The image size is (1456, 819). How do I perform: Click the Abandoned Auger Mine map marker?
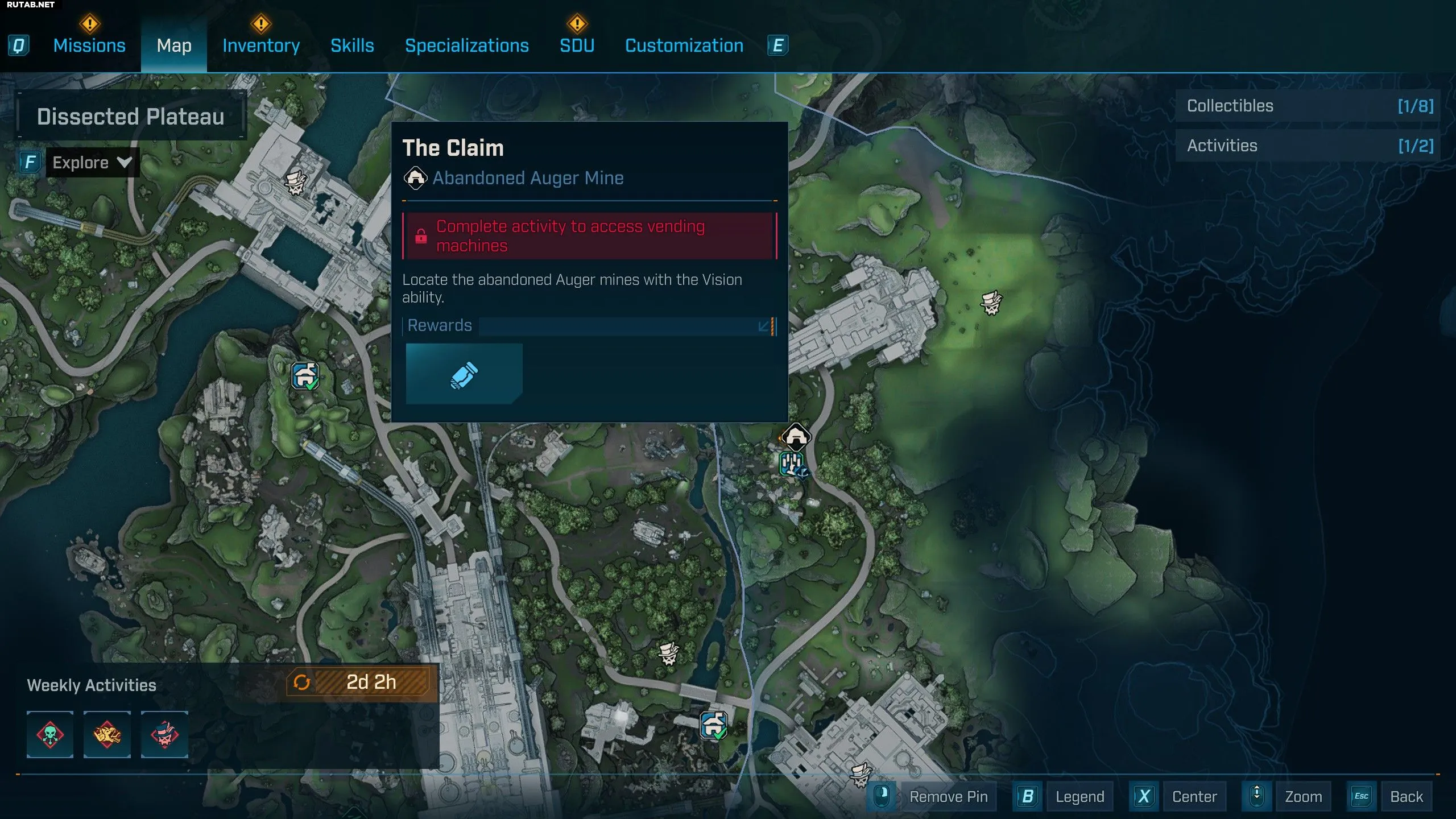(x=796, y=437)
